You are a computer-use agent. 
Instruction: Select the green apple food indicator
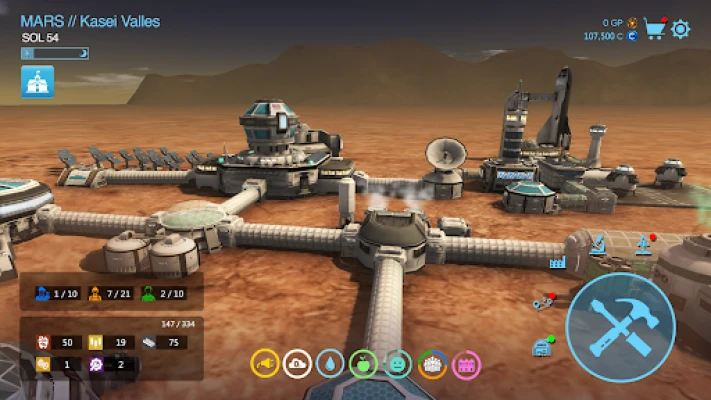(364, 364)
